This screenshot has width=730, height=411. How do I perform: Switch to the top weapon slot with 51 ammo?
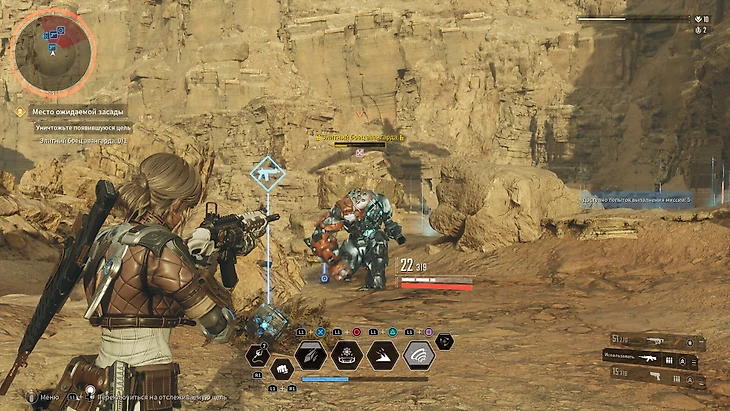(654, 342)
